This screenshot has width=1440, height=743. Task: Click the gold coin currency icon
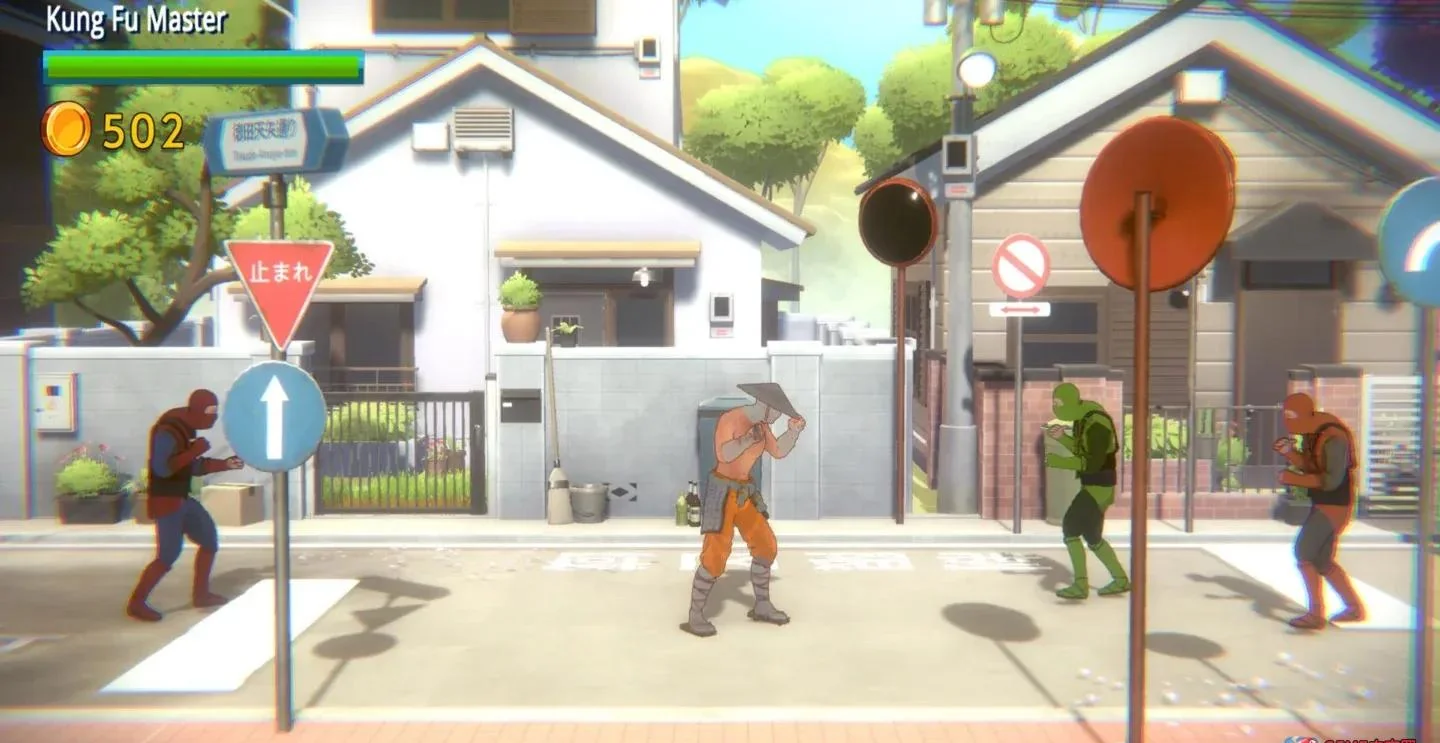coord(66,130)
